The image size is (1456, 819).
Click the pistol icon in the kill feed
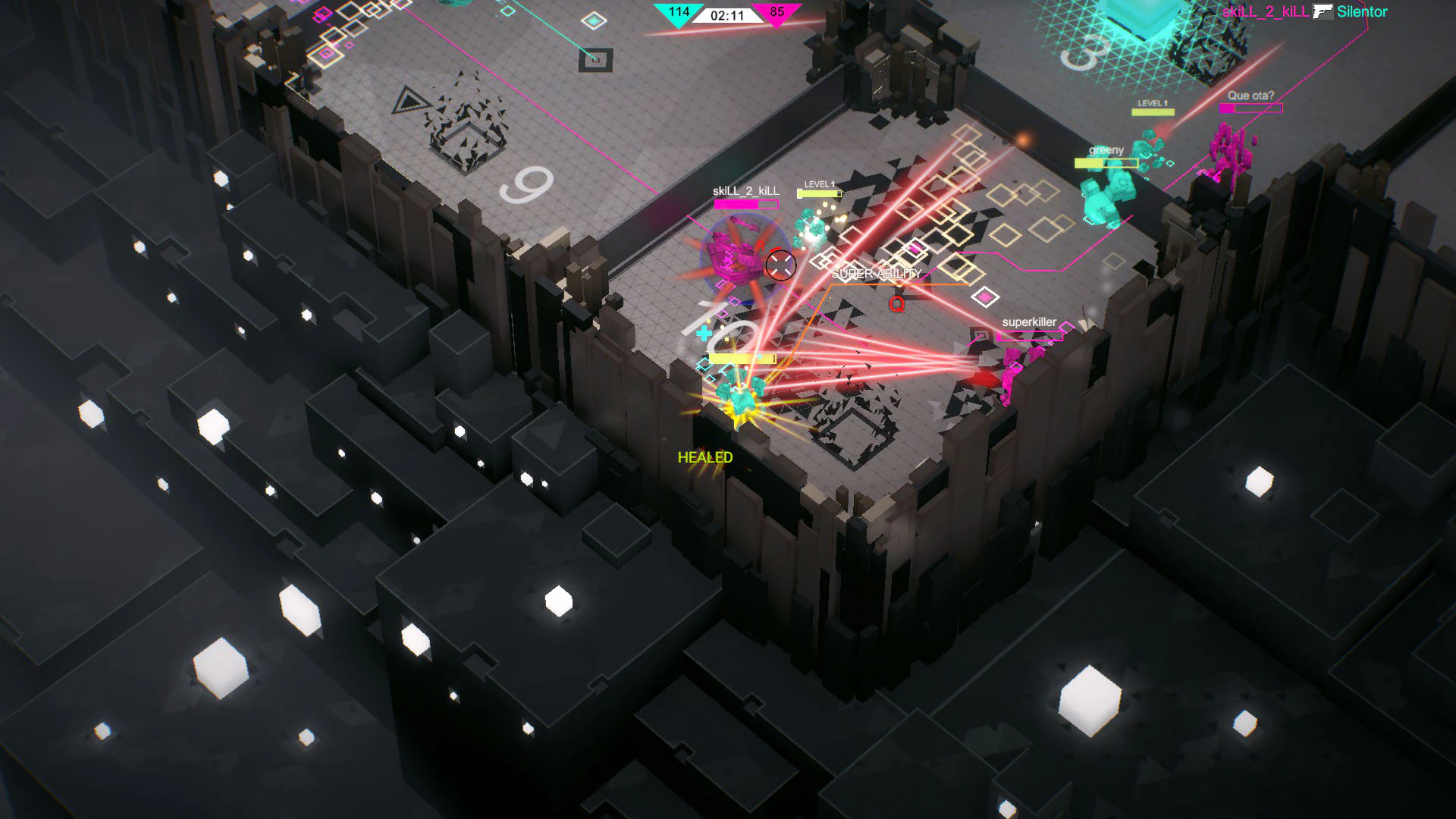tap(1325, 12)
